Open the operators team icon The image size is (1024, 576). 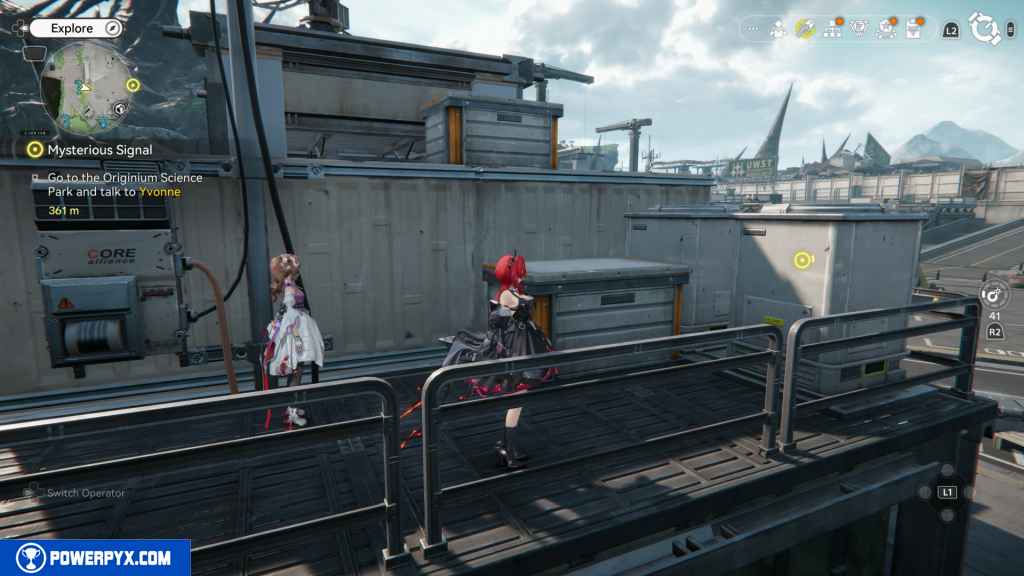click(778, 30)
